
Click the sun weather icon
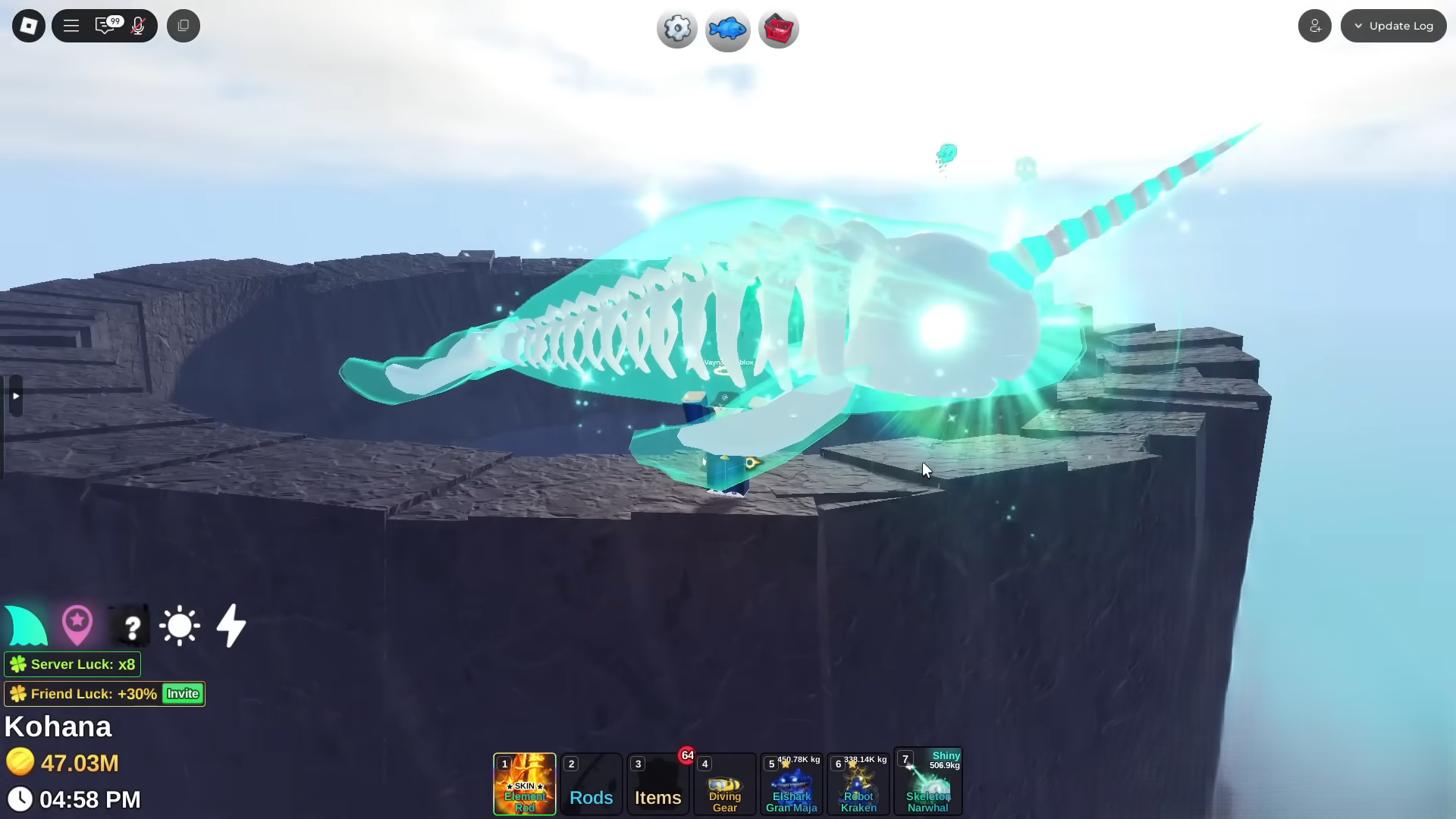click(x=180, y=625)
